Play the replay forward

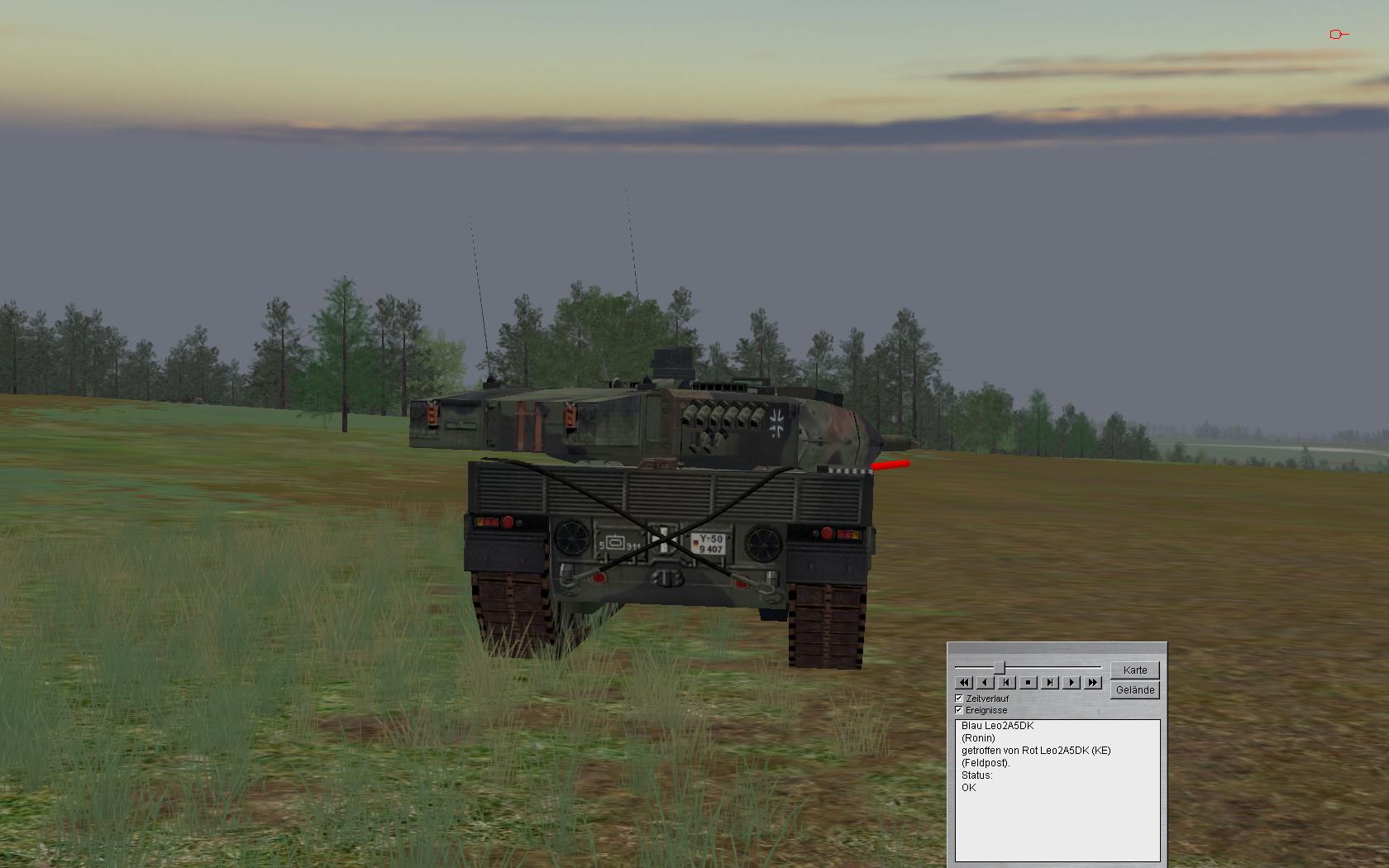(1072, 683)
